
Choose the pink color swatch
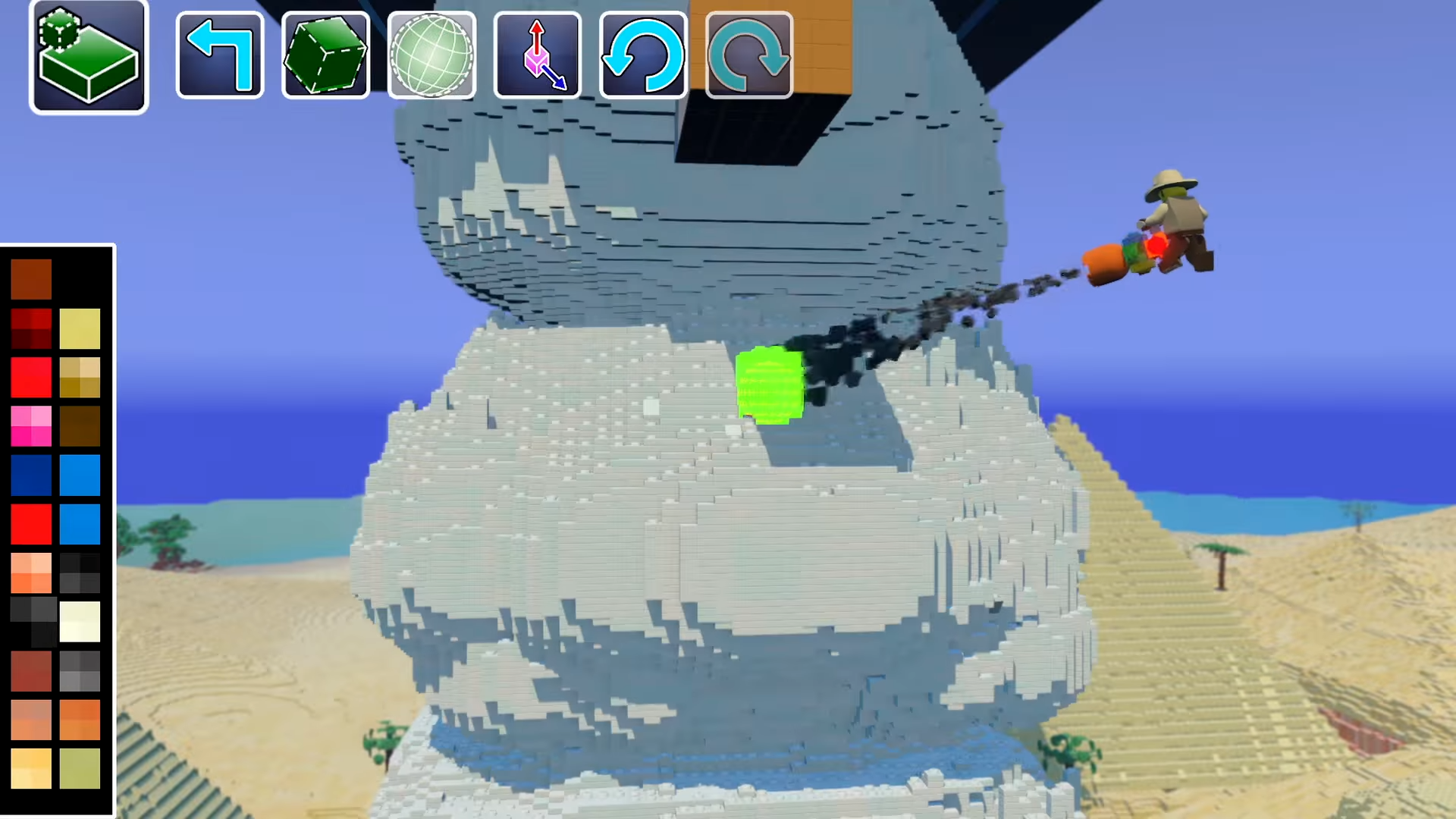point(32,427)
